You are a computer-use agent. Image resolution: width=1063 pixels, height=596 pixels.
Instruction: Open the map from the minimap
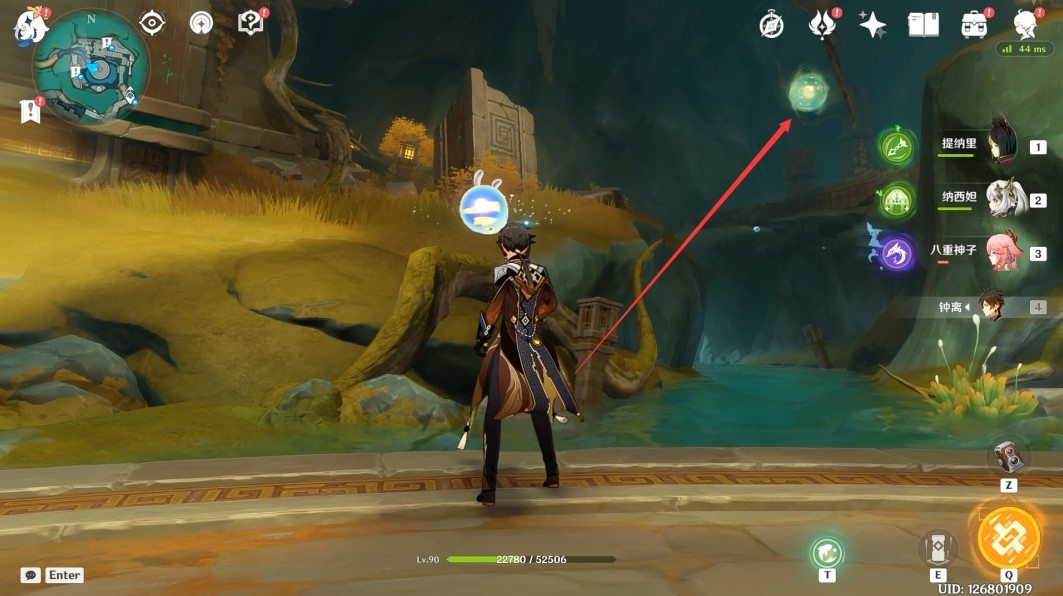tap(91, 69)
